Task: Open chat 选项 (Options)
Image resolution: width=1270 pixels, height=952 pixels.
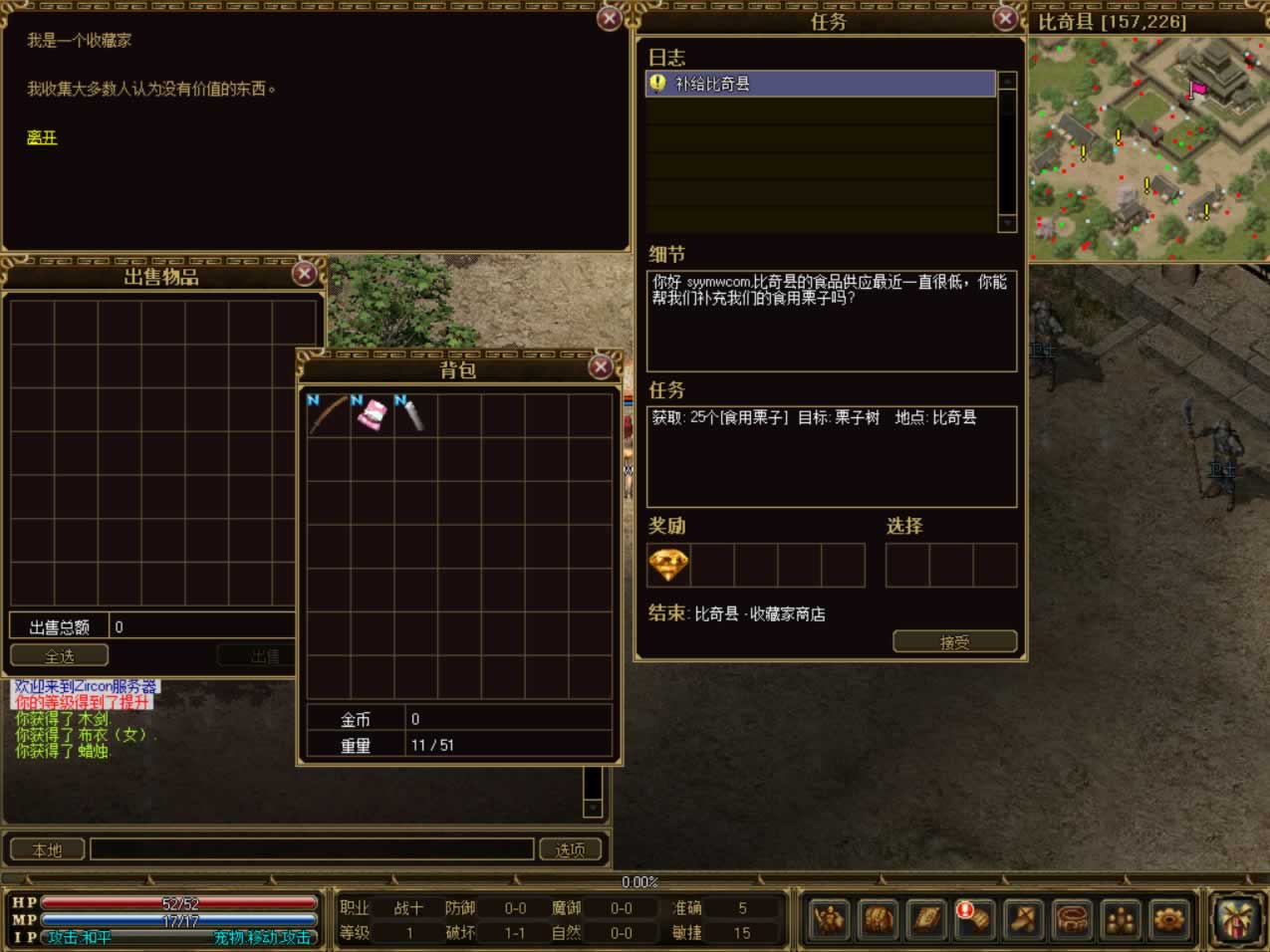Action: pos(571,849)
